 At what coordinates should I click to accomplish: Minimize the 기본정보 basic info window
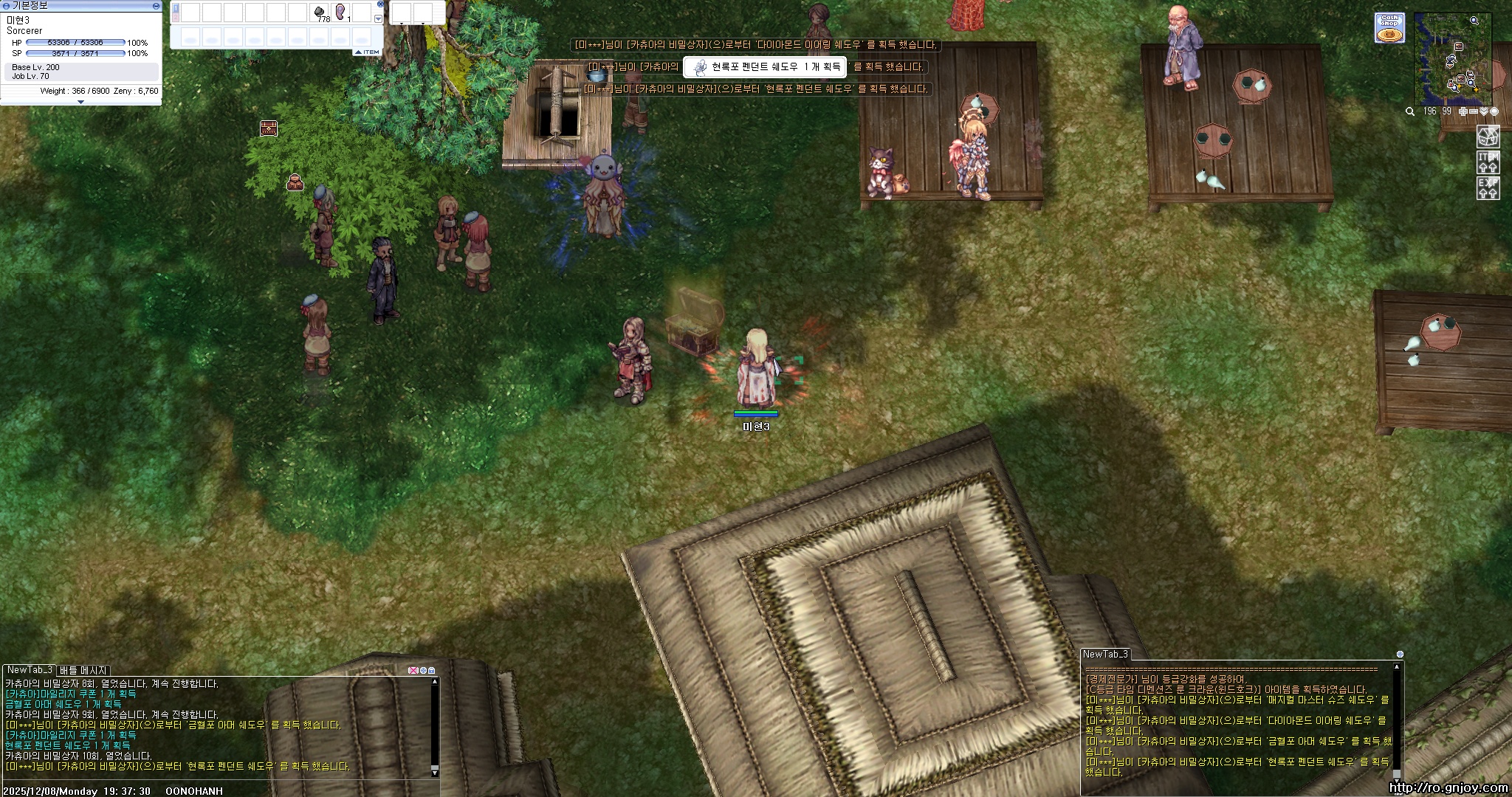point(156,6)
